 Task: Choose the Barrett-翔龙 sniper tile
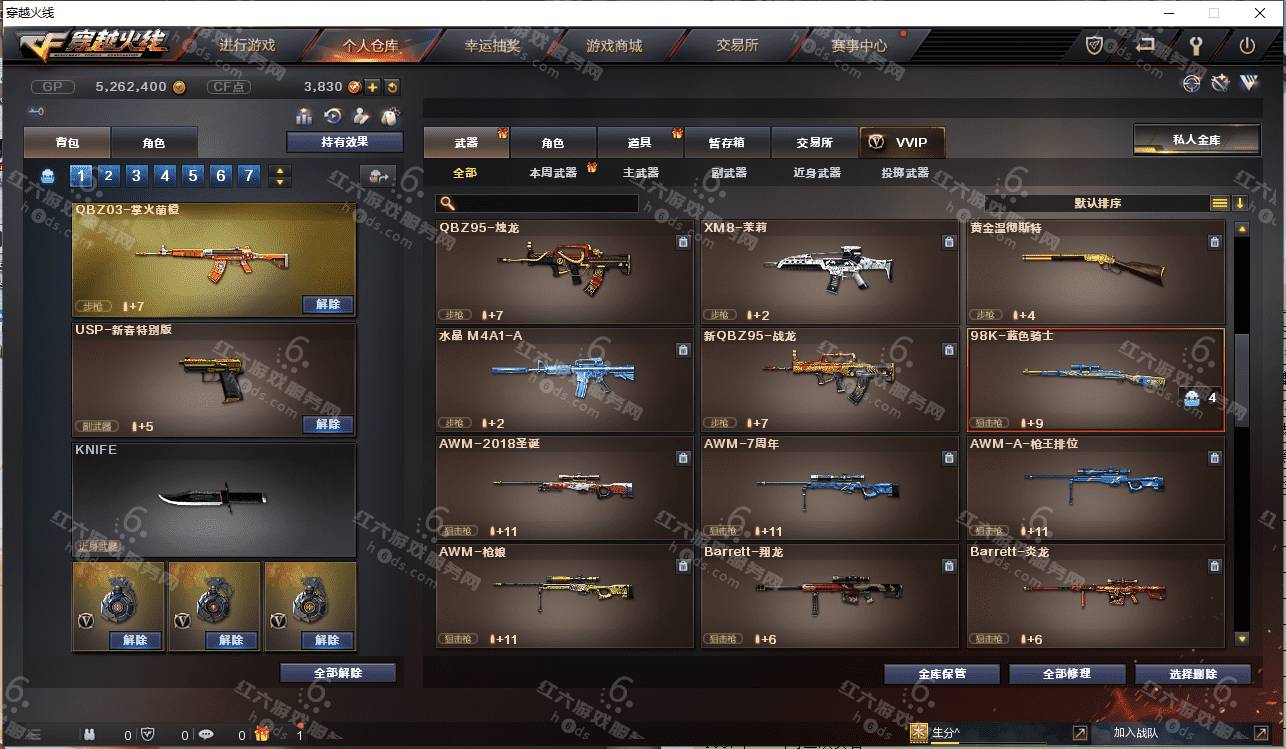coord(828,595)
